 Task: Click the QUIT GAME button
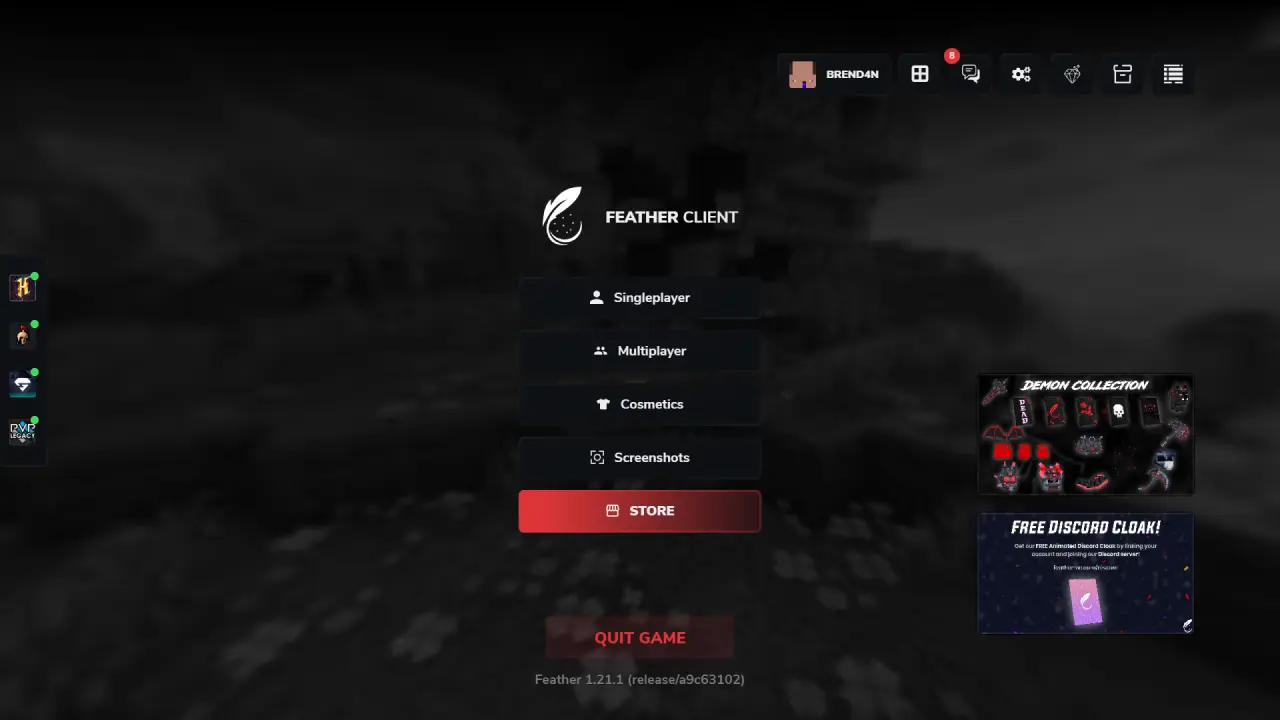click(x=640, y=637)
